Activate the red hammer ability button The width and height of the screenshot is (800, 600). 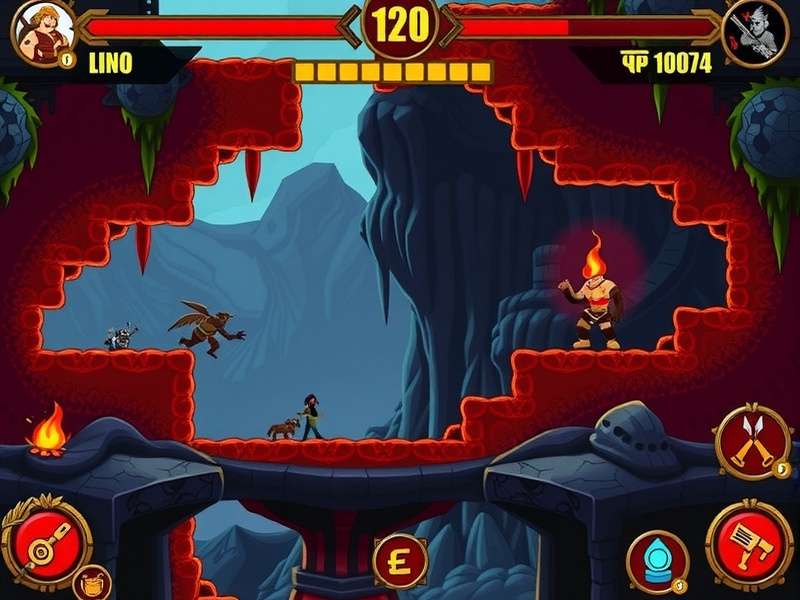[749, 543]
